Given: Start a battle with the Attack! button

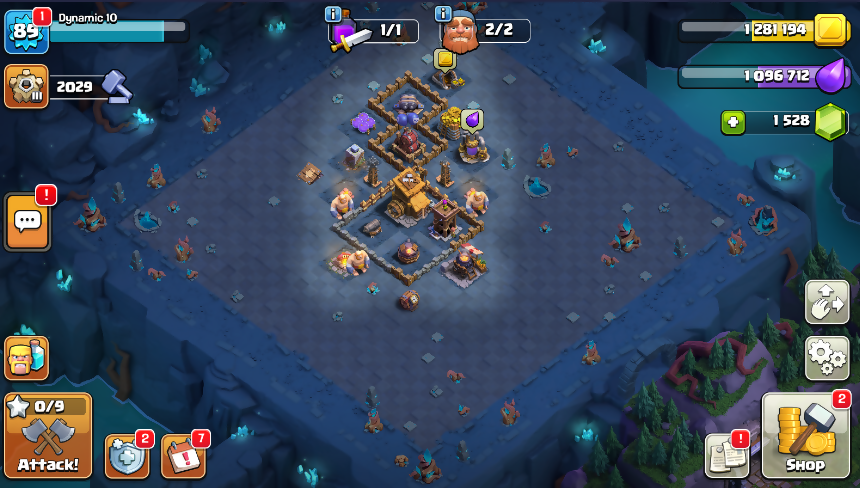Looking at the screenshot, I should (x=48, y=436).
